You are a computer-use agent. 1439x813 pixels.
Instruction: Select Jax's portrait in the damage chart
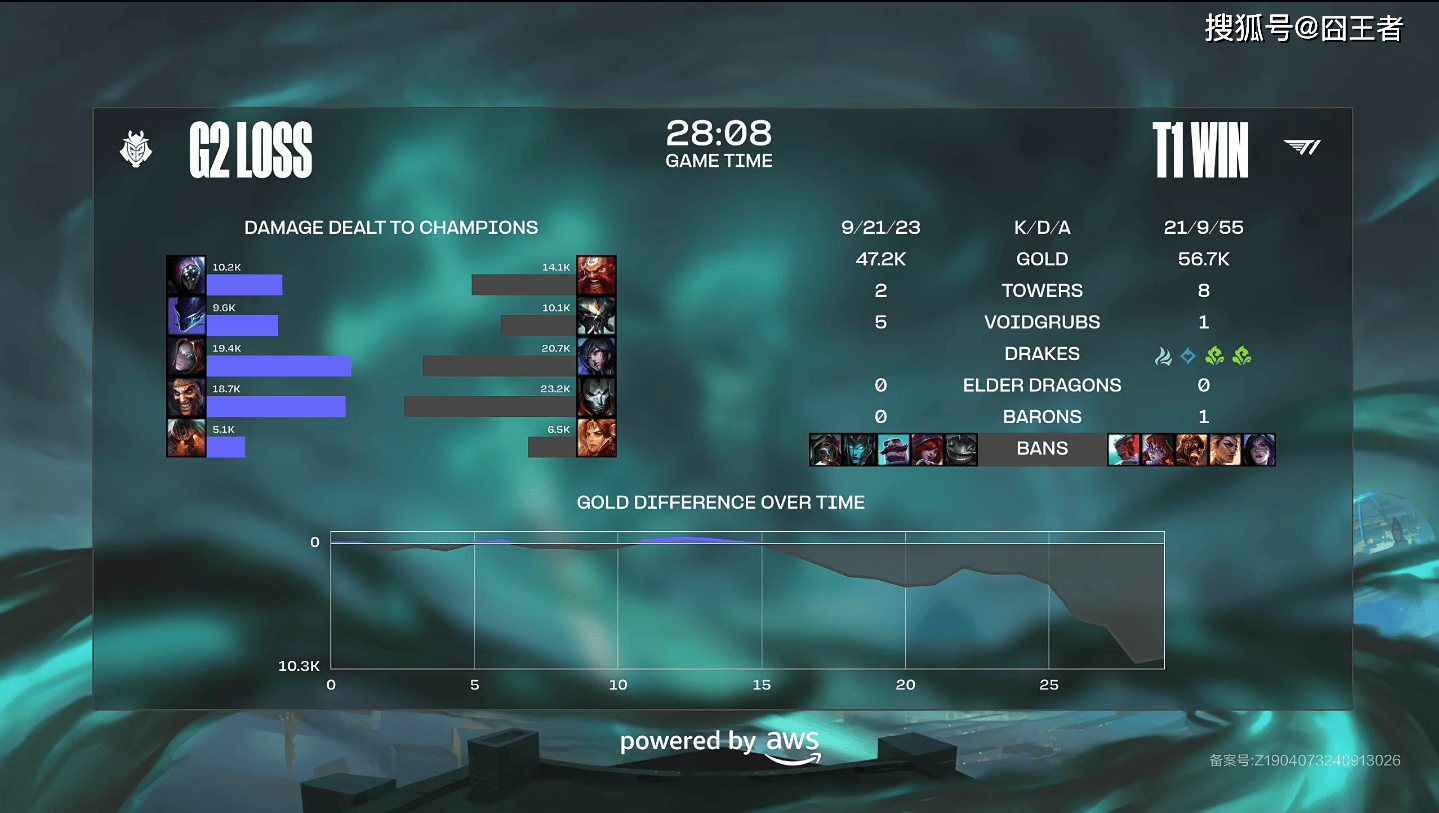[x=186, y=275]
